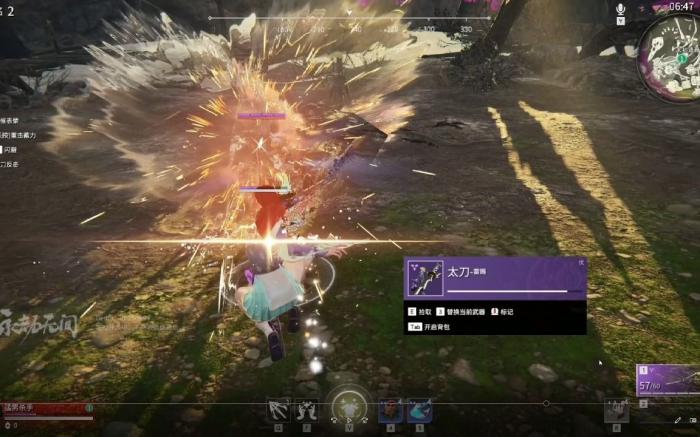
Task: Activate the central circular ultimate skill icon
Action: (x=349, y=408)
